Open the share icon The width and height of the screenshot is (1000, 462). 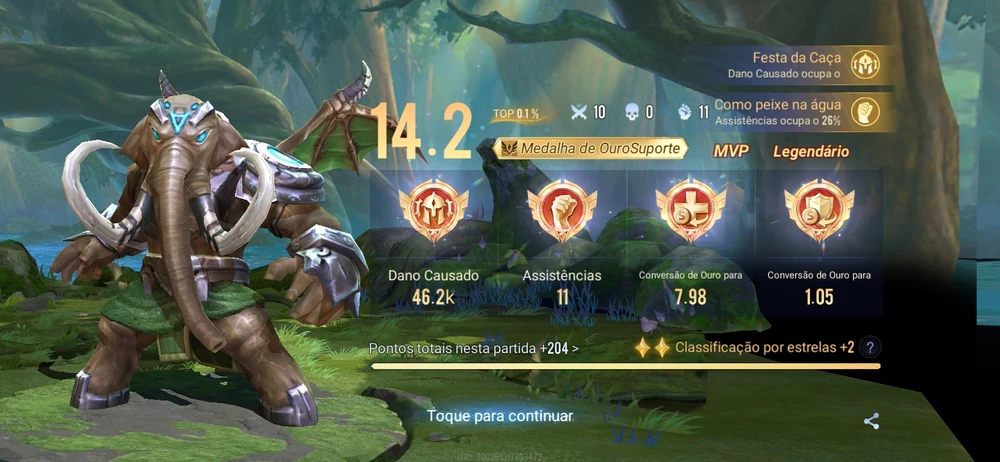click(871, 422)
